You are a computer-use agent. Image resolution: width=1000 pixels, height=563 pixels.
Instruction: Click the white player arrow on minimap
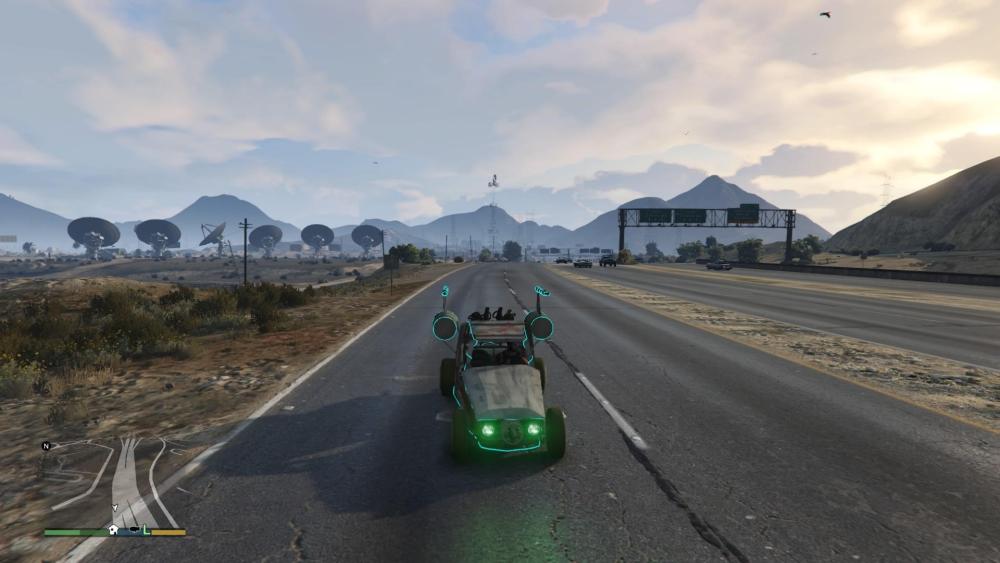(x=115, y=507)
